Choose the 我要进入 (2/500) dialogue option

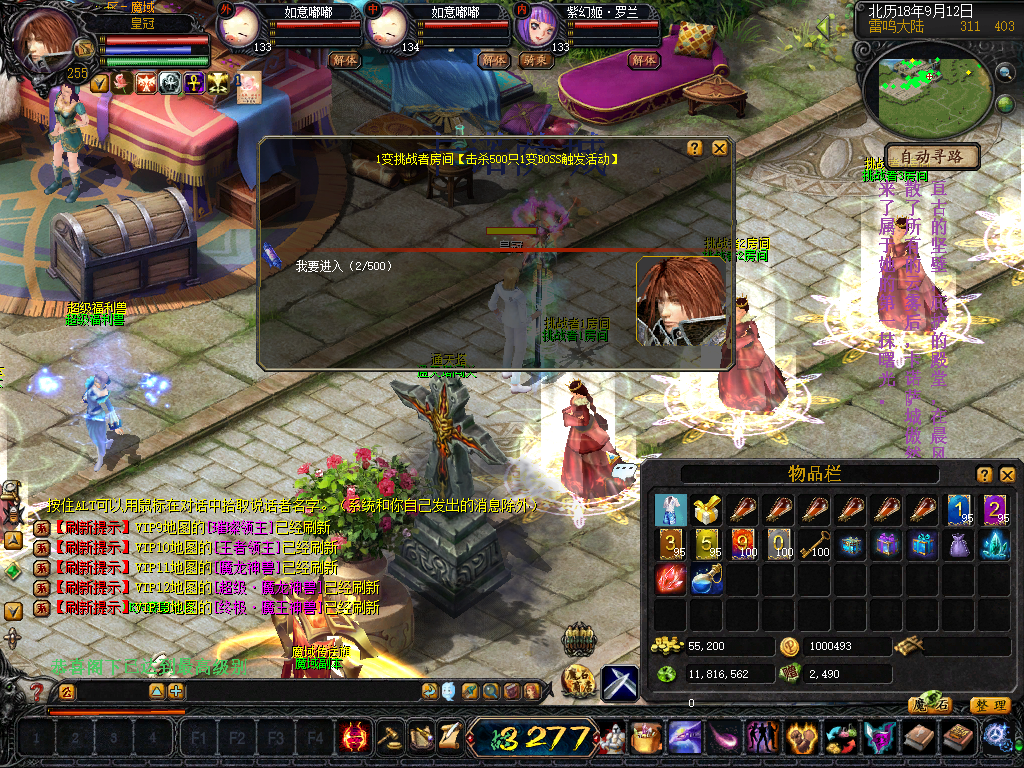pyautogui.click(x=343, y=267)
